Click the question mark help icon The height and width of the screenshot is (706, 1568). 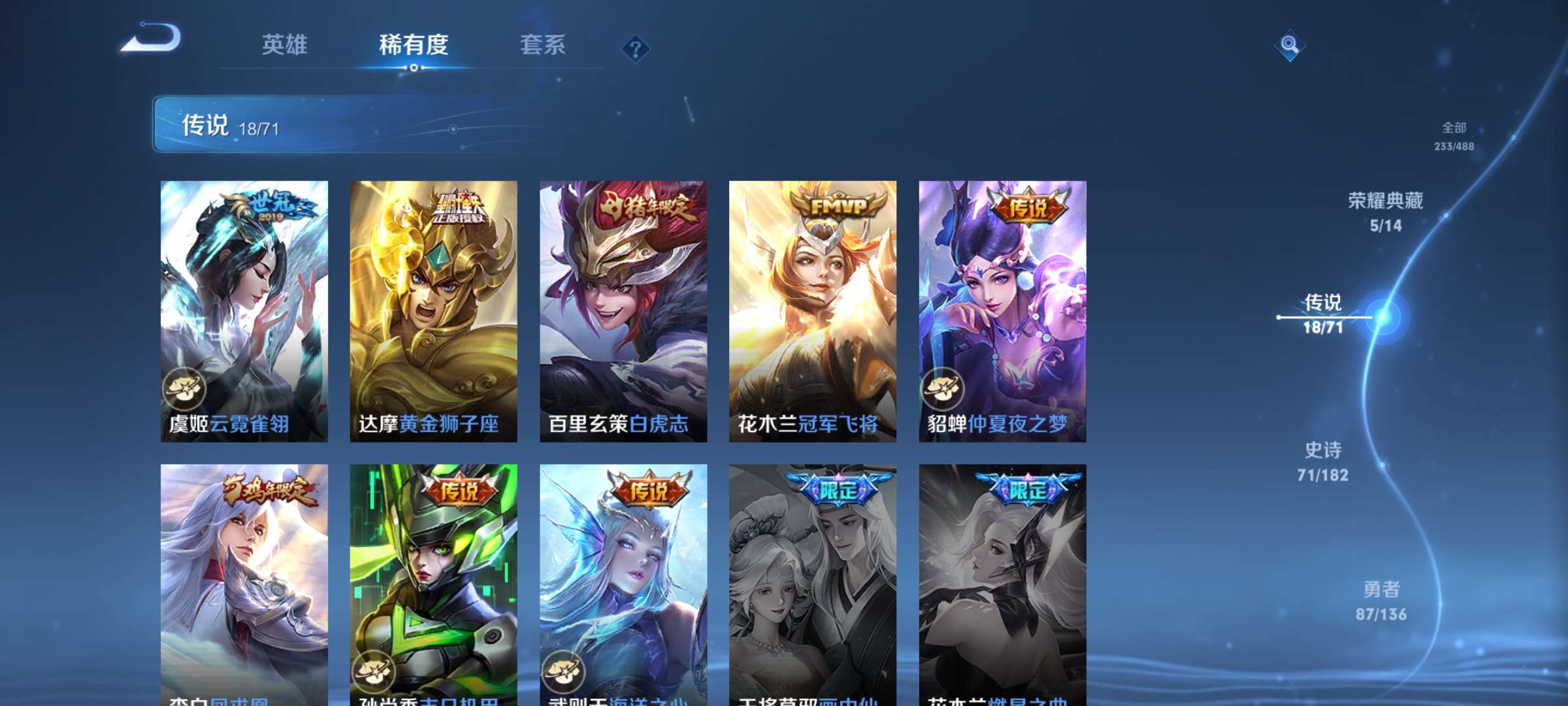634,49
